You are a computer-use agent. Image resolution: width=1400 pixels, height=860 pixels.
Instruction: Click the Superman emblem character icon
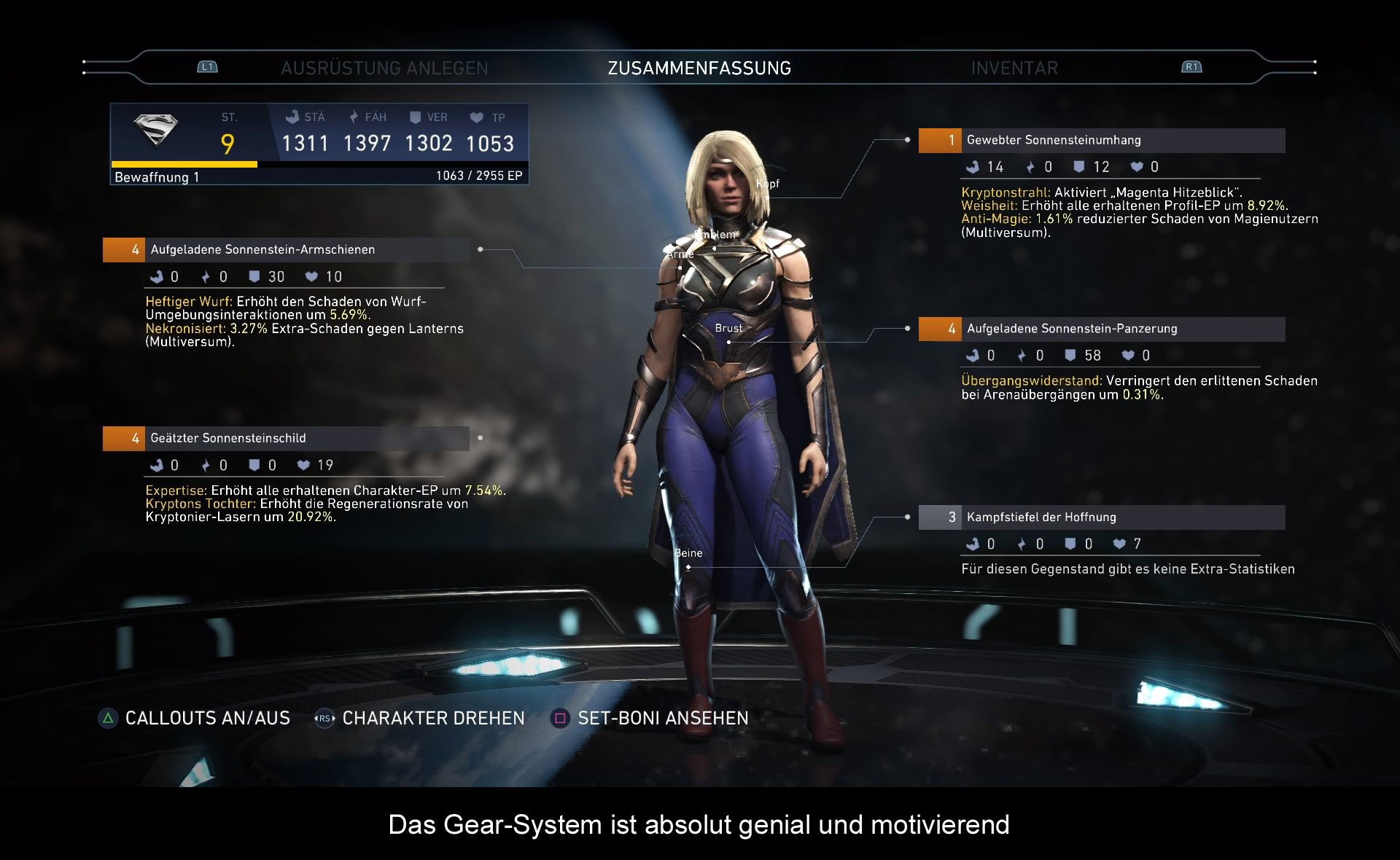156,131
